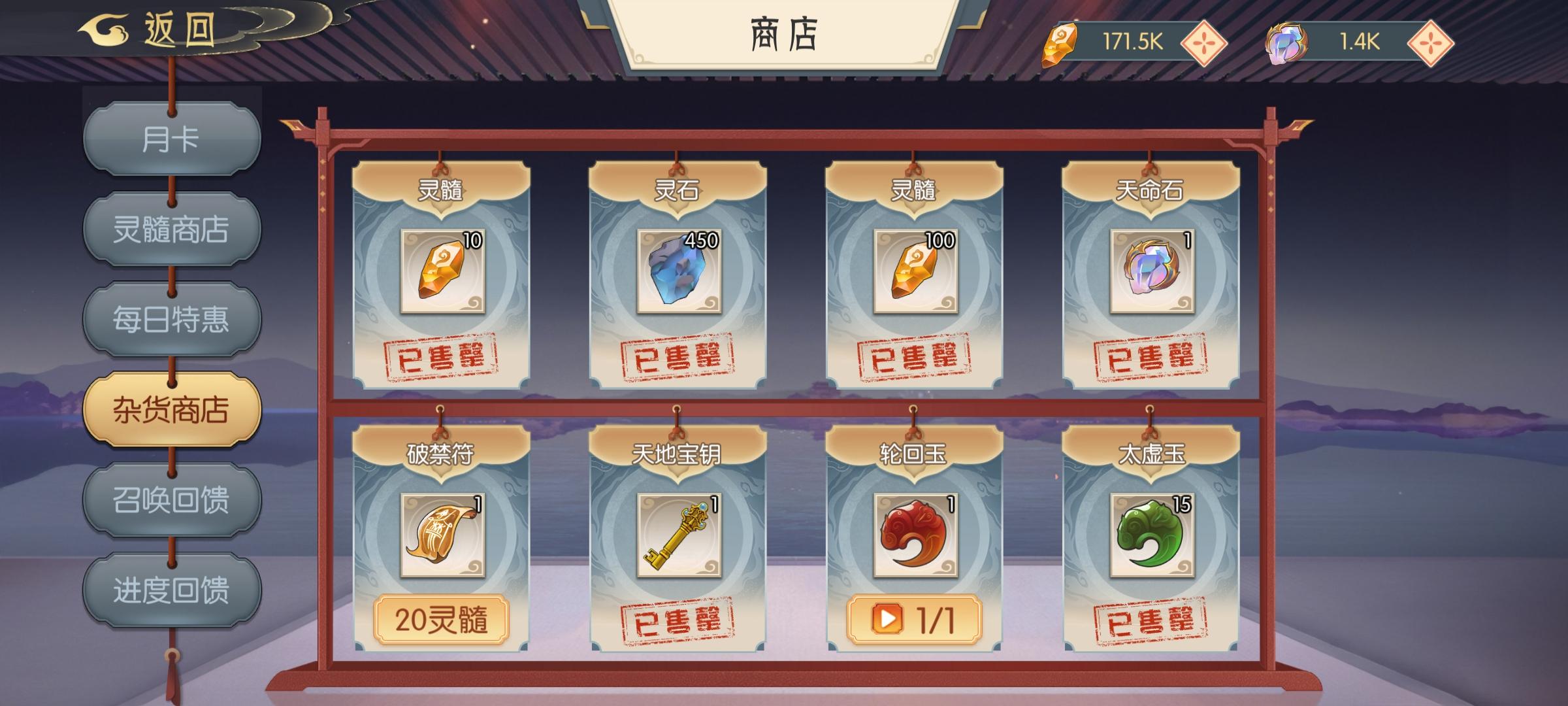Open the 灵髓商店 shop tab
This screenshot has width=1568, height=706.
click(171, 229)
